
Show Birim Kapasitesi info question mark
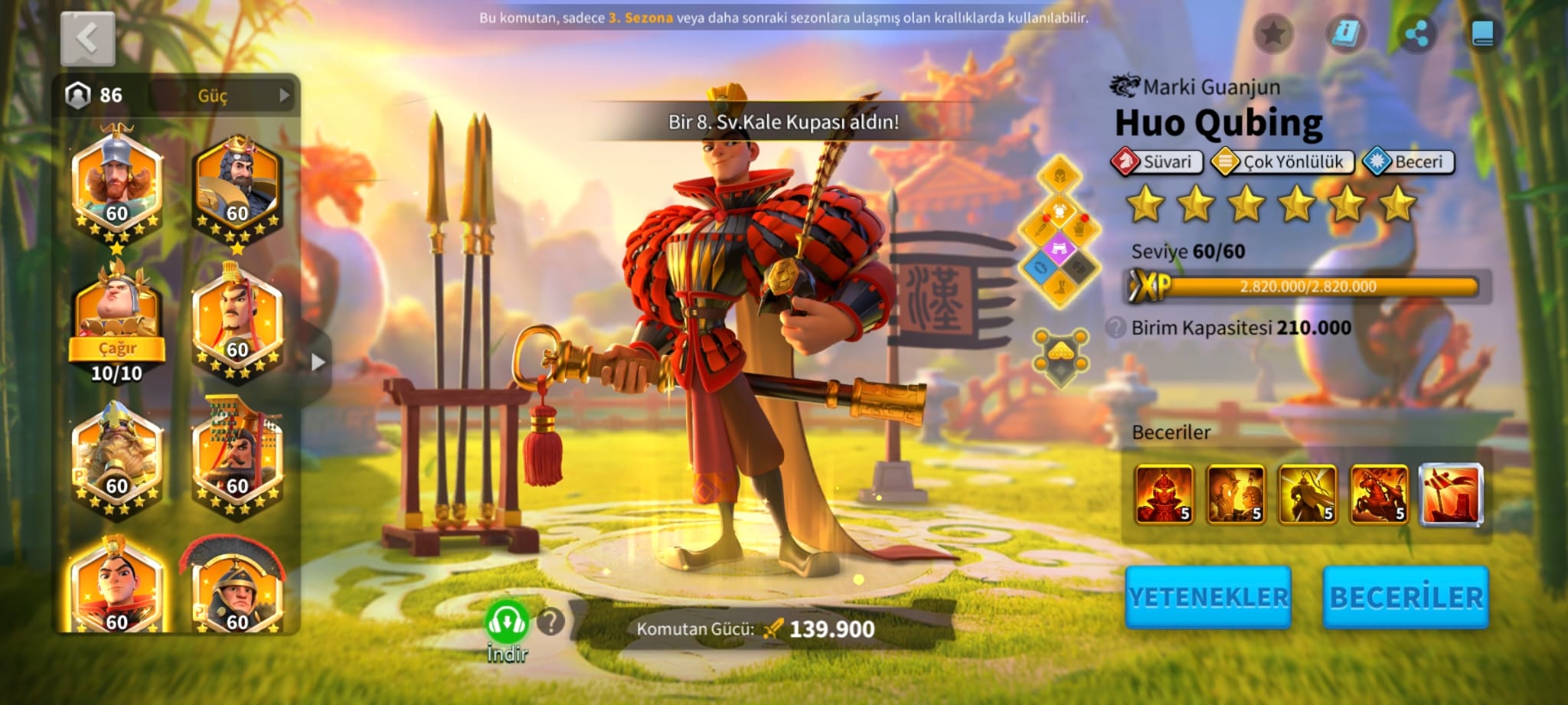click(1116, 328)
